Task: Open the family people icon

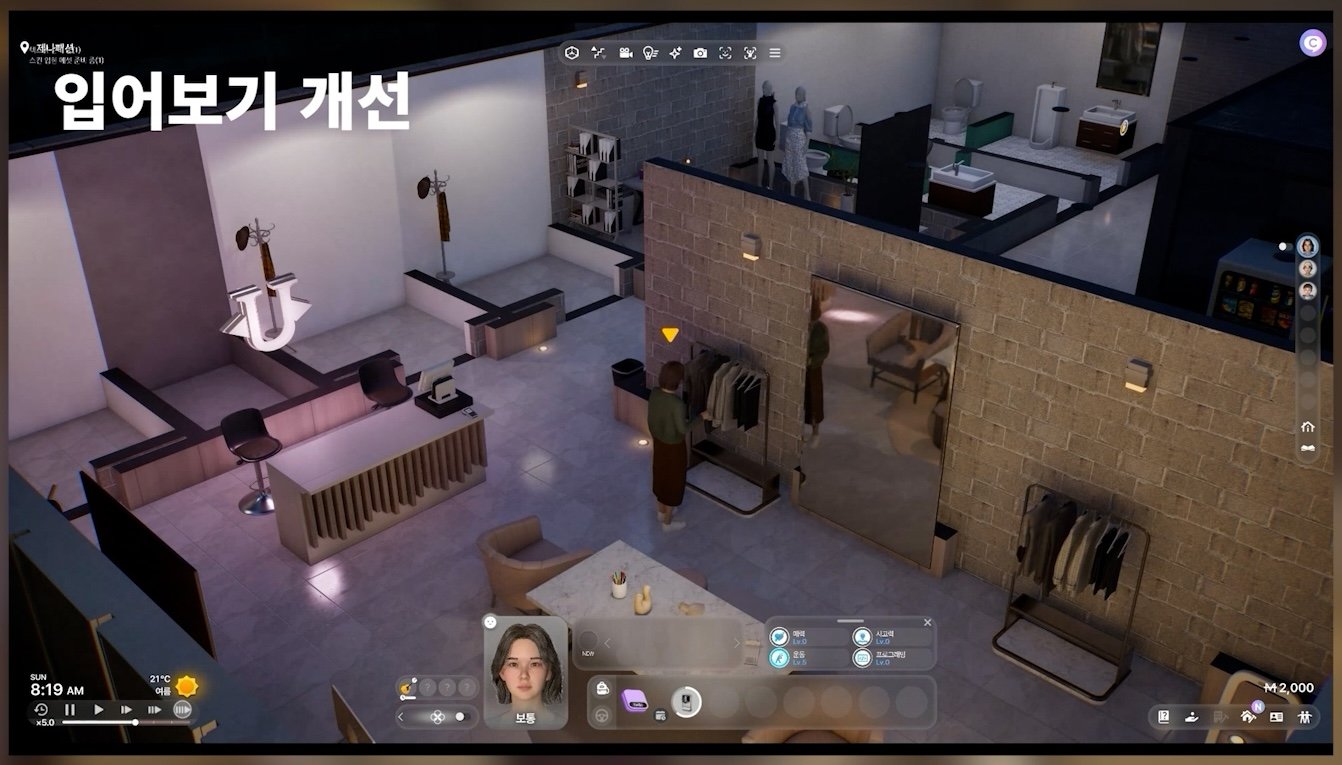Action: click(1304, 716)
